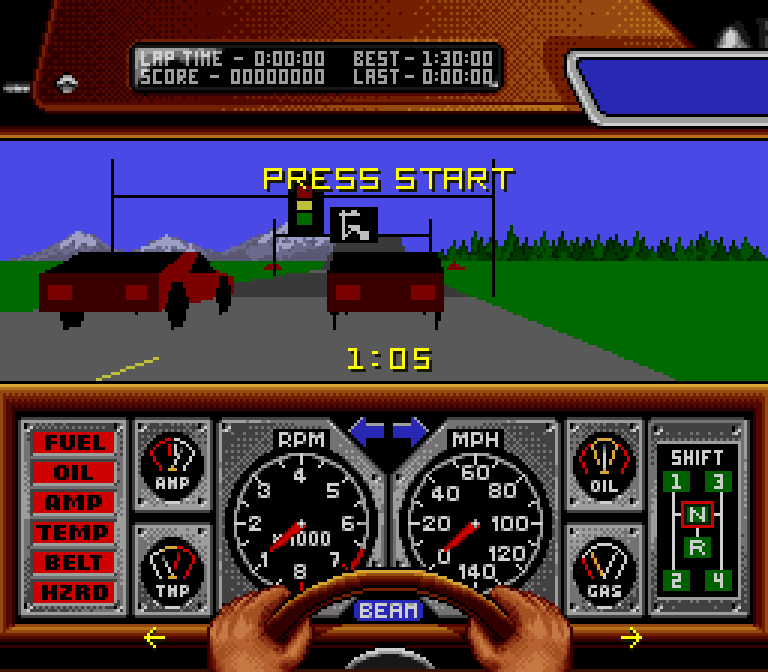Activate the blue left turn signal arrow
Viewport: 768px width, 672px height.
click(366, 433)
